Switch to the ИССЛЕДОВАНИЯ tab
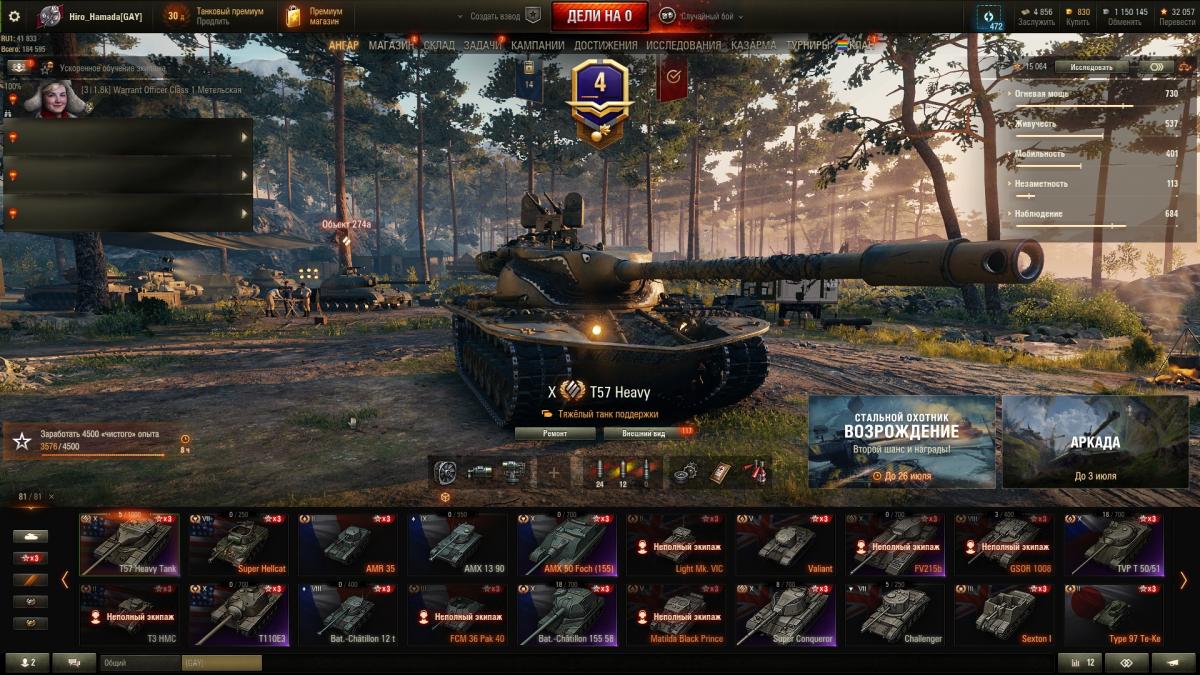This screenshot has height=675, width=1200. point(683,45)
